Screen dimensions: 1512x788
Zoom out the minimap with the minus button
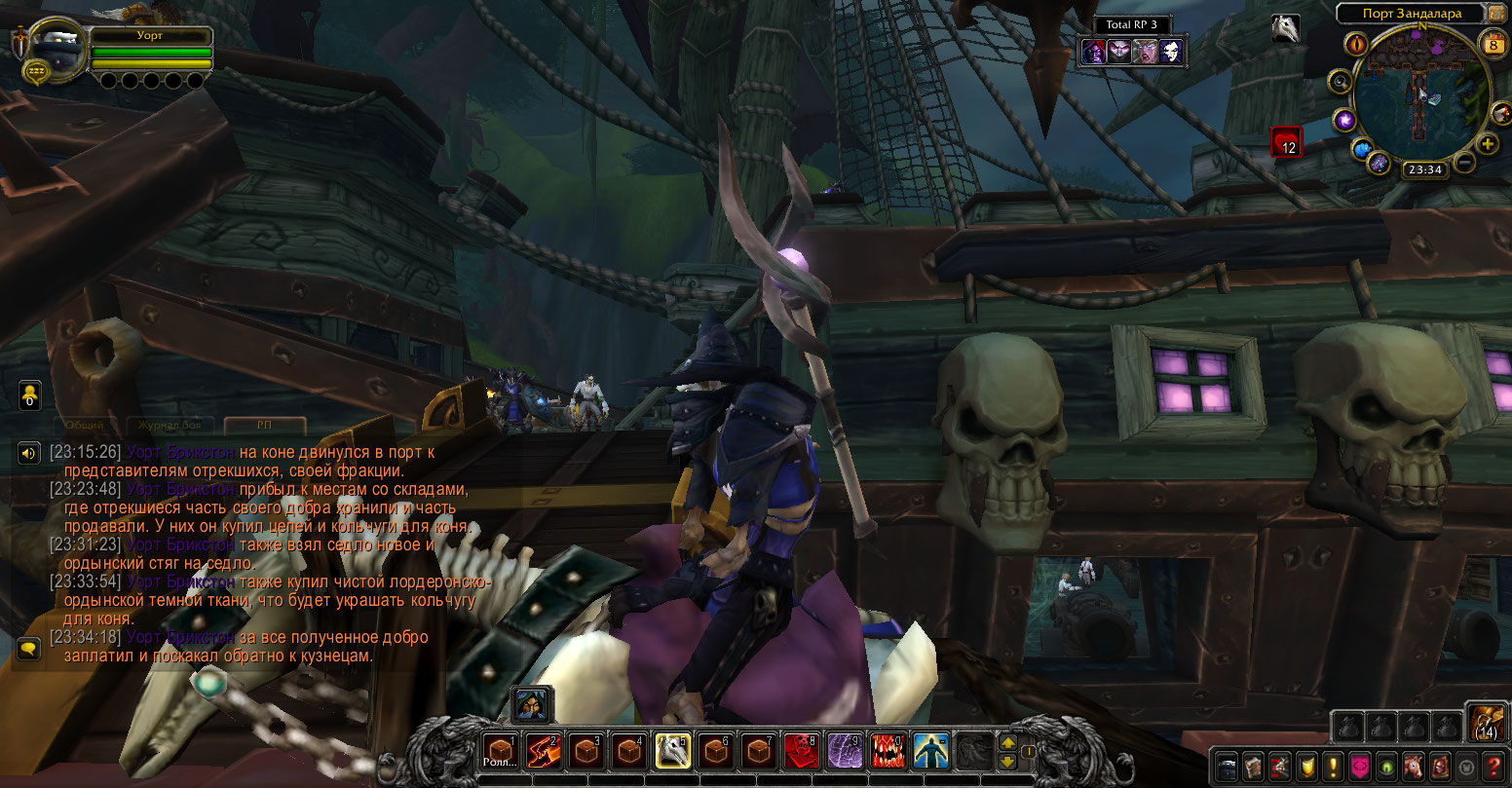pos(1464,163)
